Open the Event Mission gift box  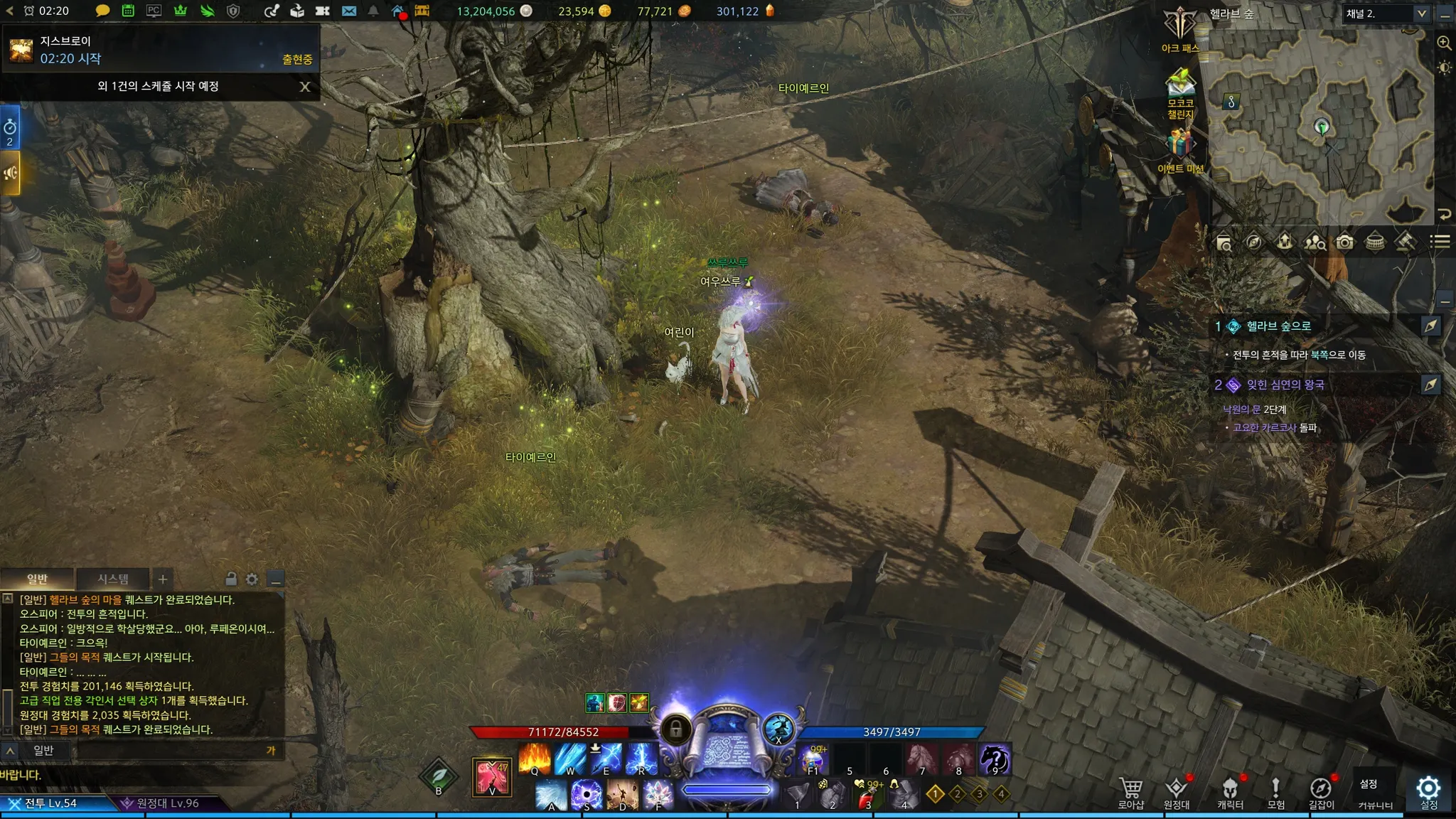point(1180,144)
